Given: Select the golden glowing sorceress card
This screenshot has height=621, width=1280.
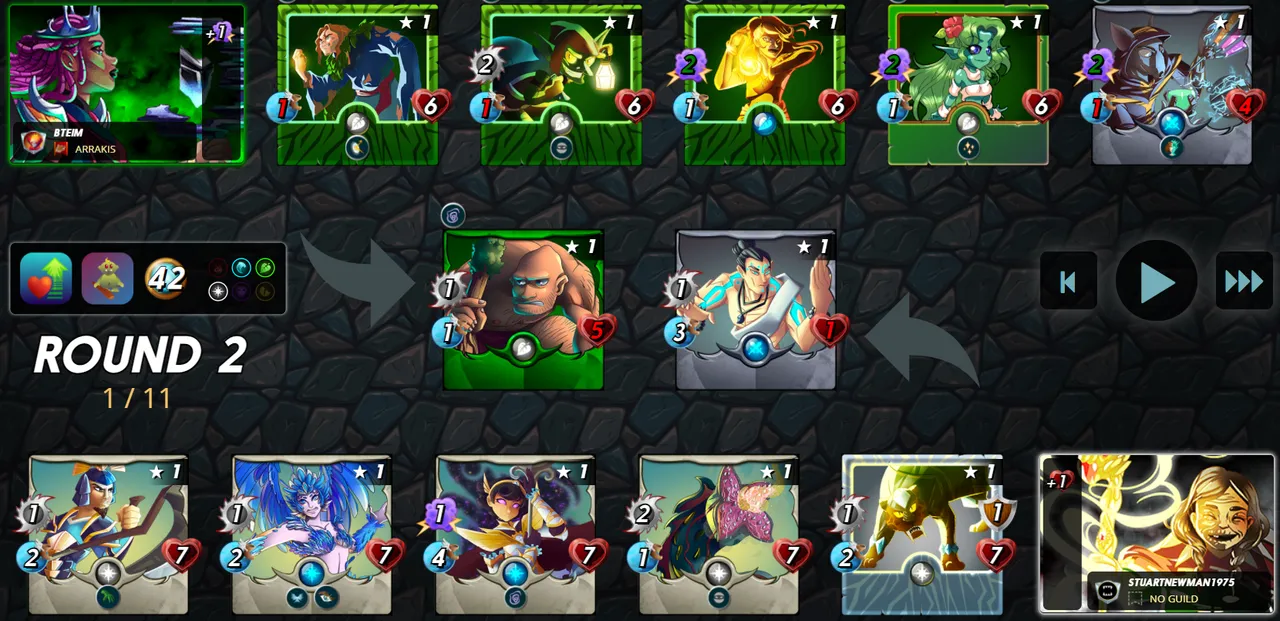Looking at the screenshot, I should point(765,84).
